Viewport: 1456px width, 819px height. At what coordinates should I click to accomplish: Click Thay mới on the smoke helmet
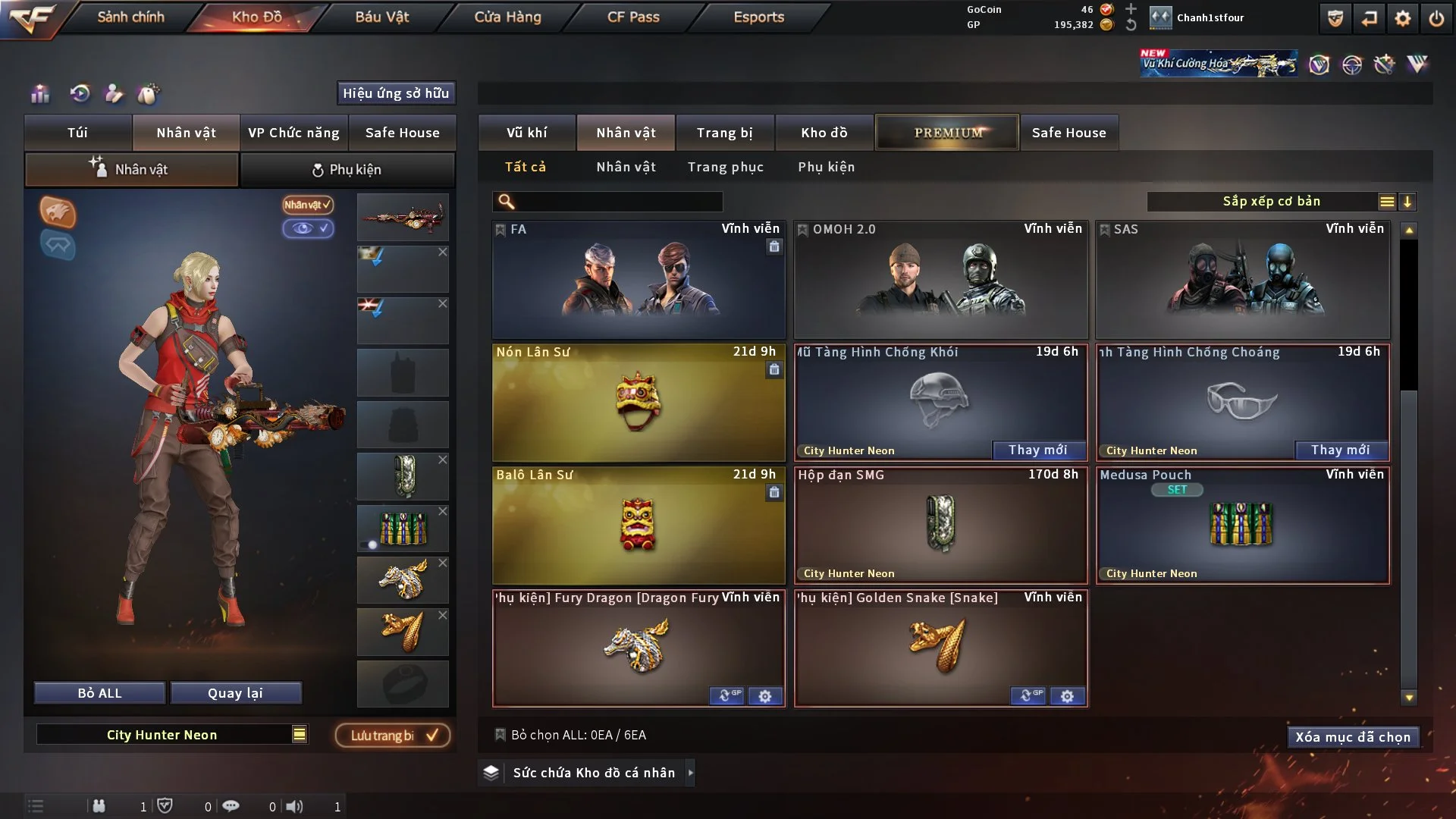coord(1037,450)
